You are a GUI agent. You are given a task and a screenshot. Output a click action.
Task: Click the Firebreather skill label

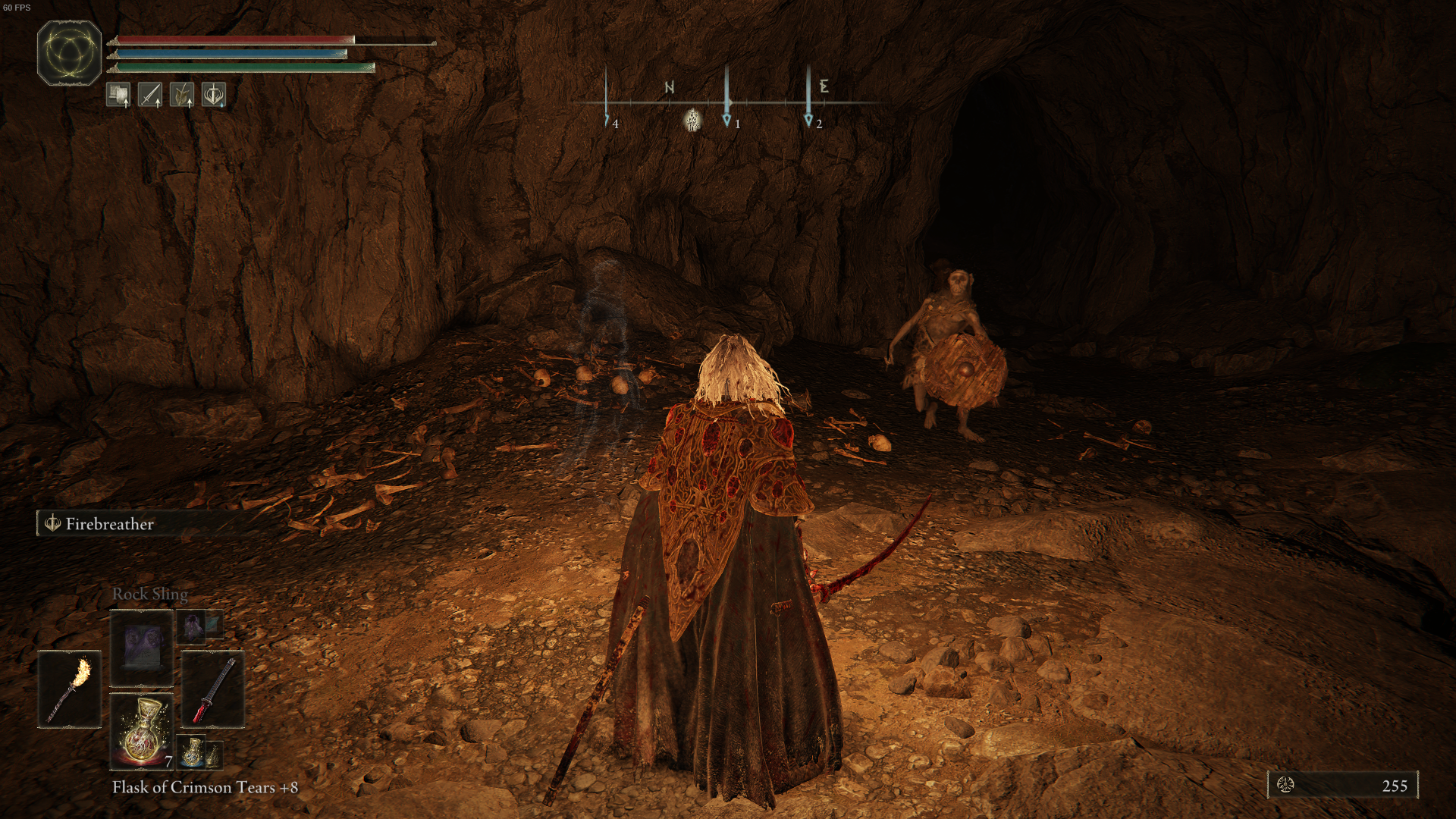point(109,524)
